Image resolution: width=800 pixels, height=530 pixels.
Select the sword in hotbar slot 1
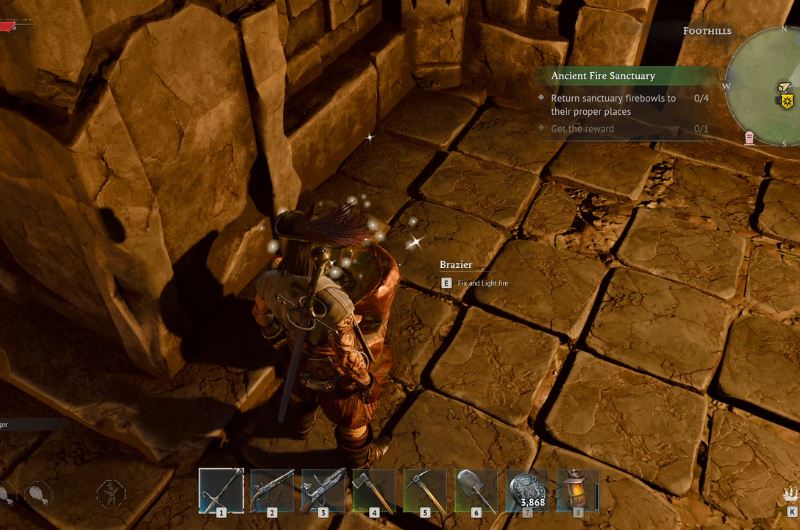pyautogui.click(x=221, y=490)
